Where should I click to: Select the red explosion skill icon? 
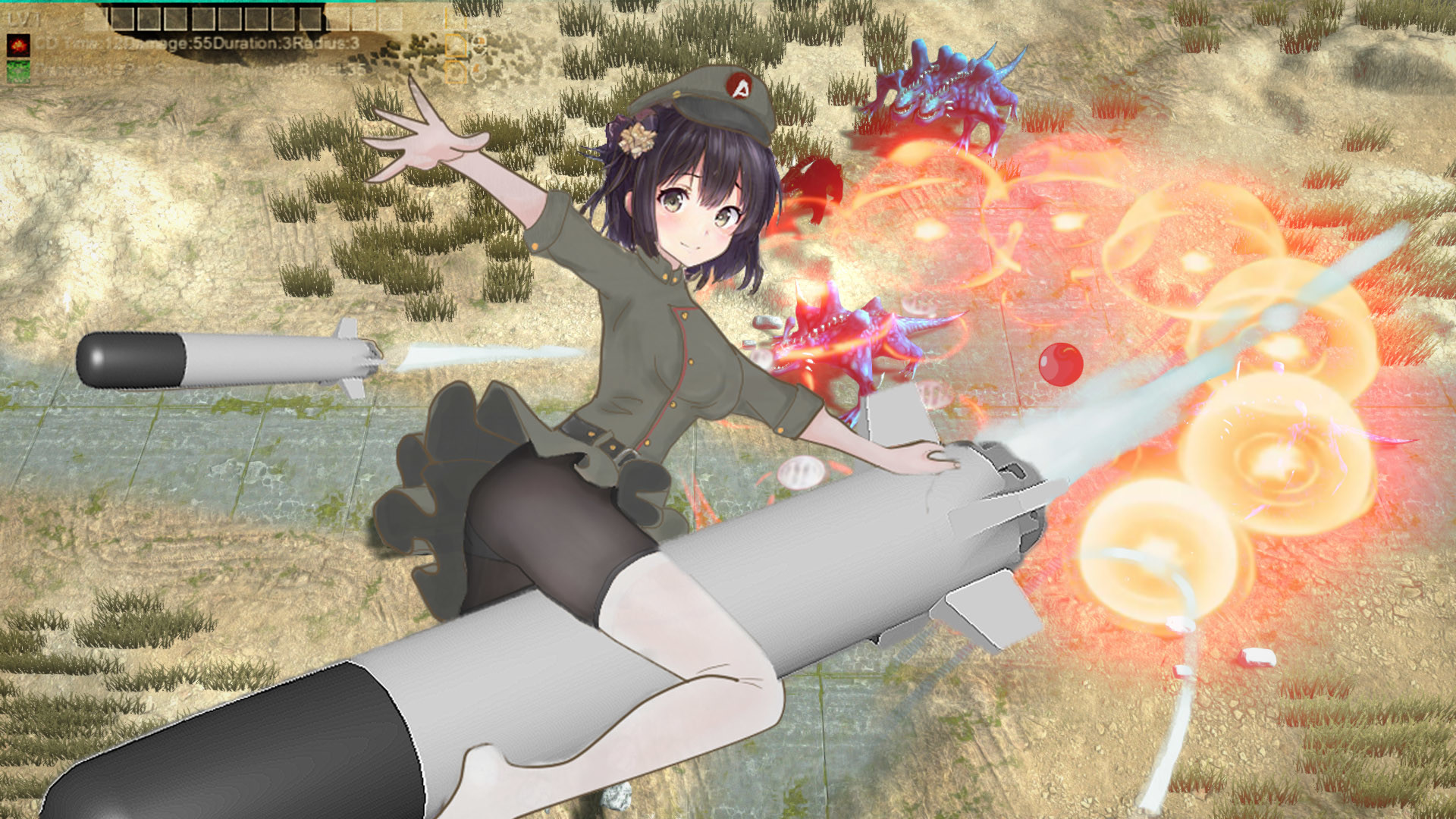(x=17, y=44)
